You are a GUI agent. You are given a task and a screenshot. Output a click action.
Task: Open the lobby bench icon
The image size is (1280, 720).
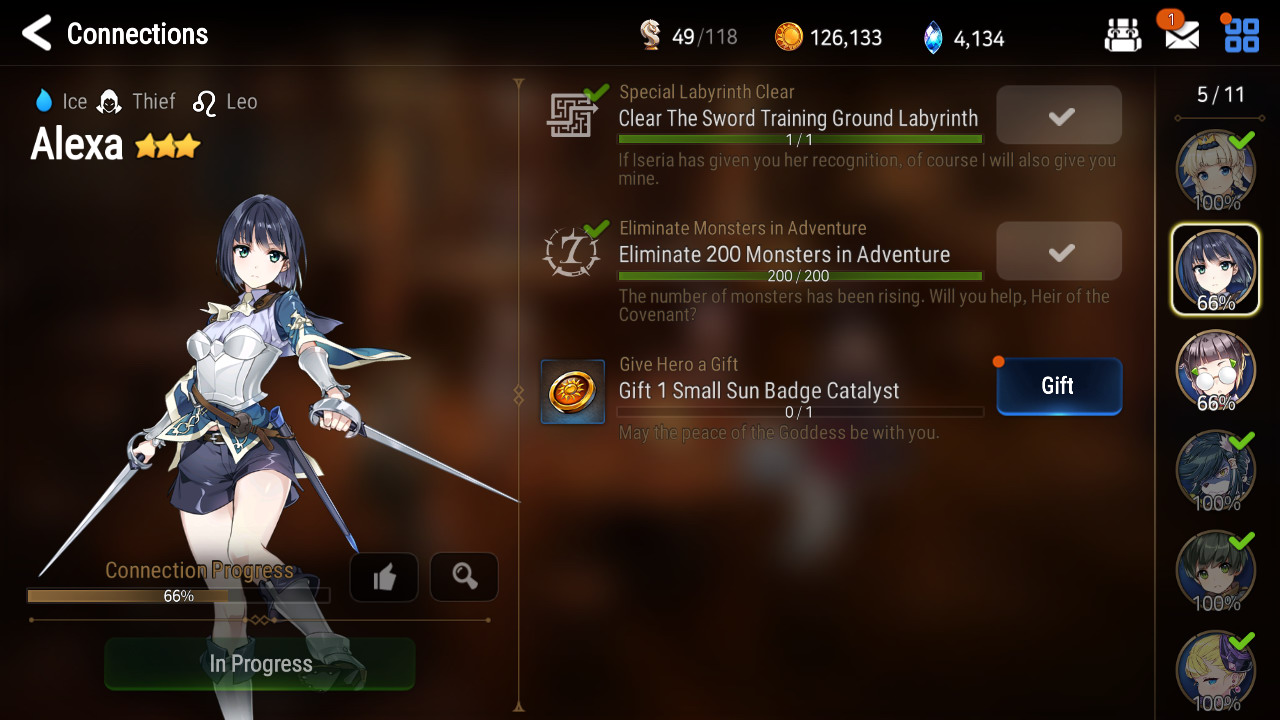[1123, 36]
